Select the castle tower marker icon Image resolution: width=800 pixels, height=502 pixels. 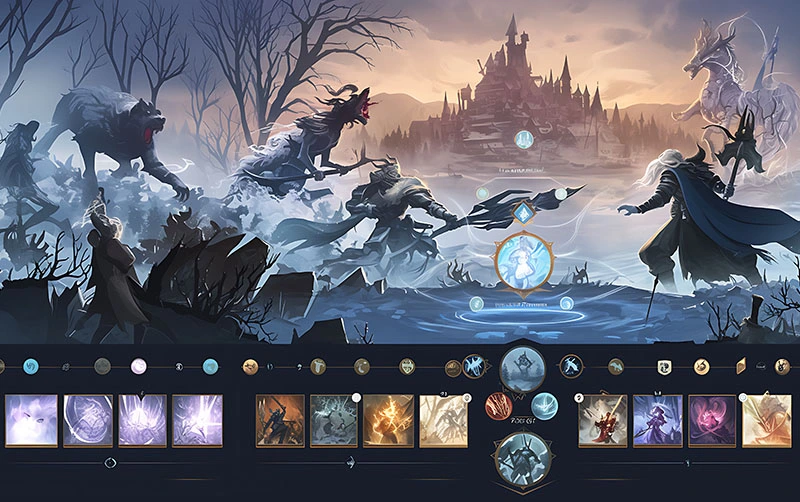tap(523, 140)
